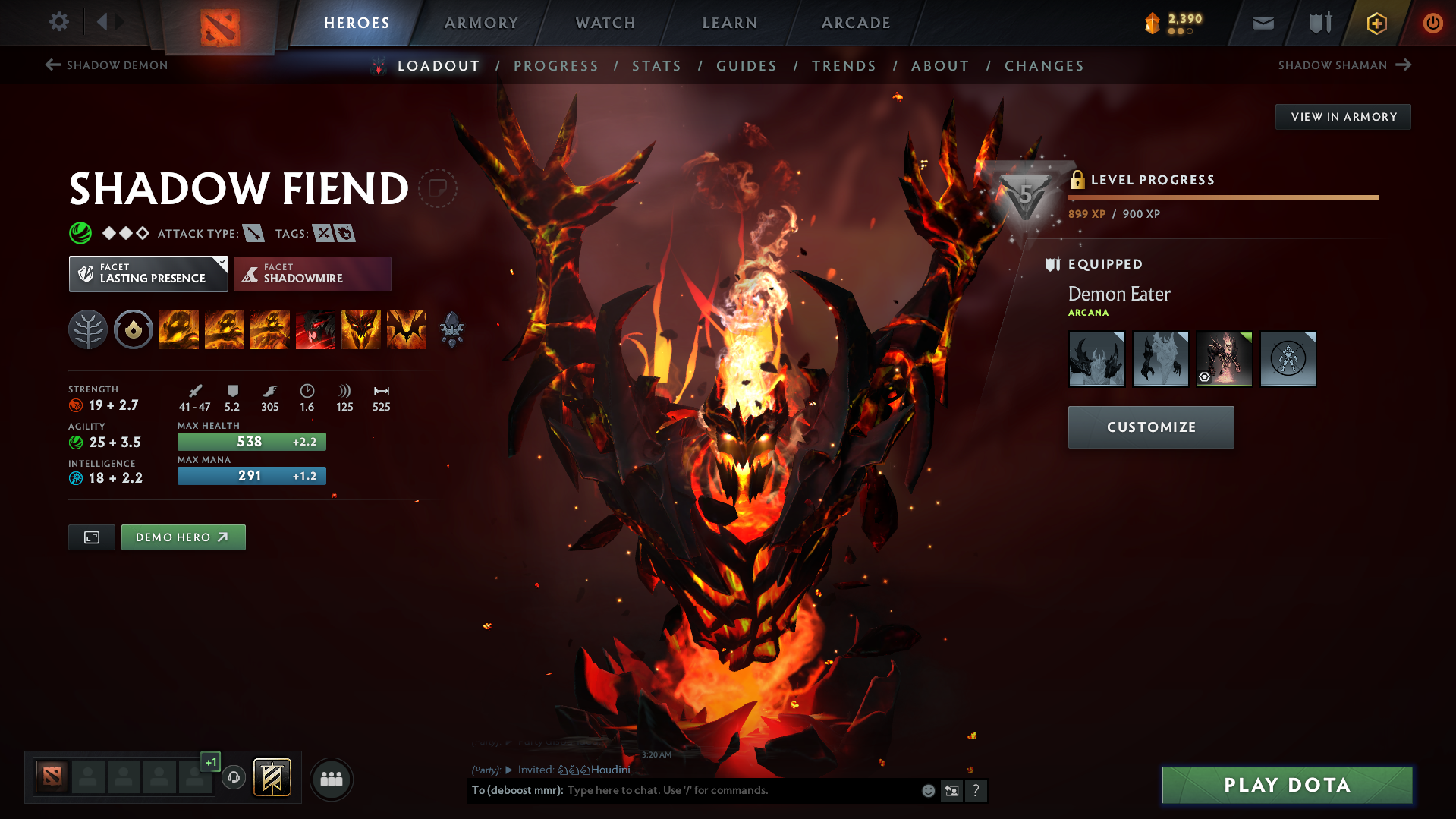The image size is (1456, 819).
Task: Select the Shadowraze ability icon
Action: (x=179, y=329)
